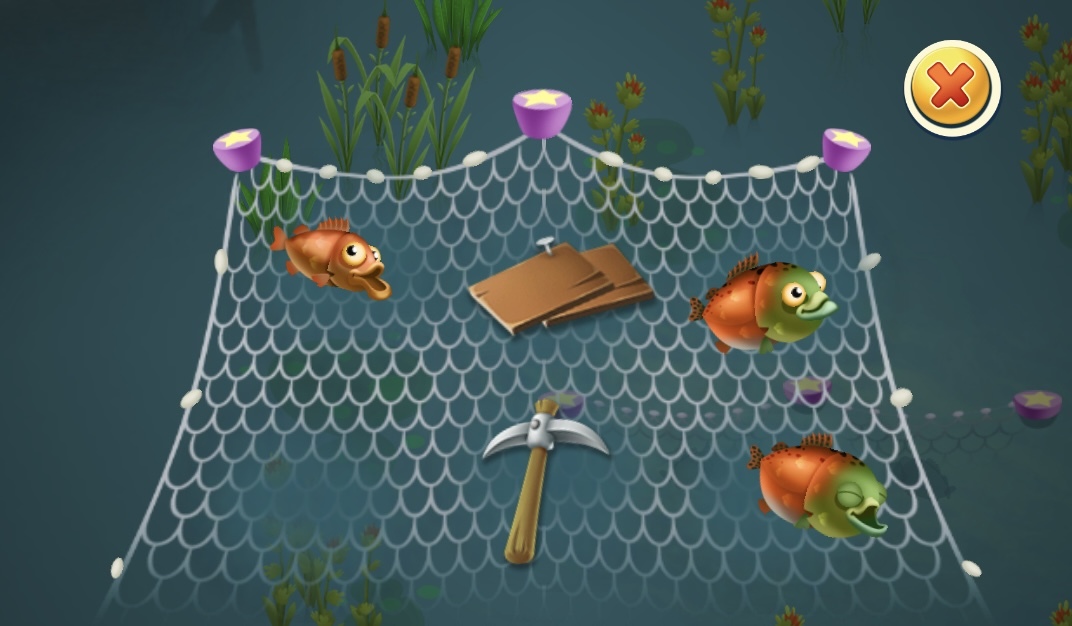
Task: Collect the pickaxe from the net
Action: coord(542,470)
